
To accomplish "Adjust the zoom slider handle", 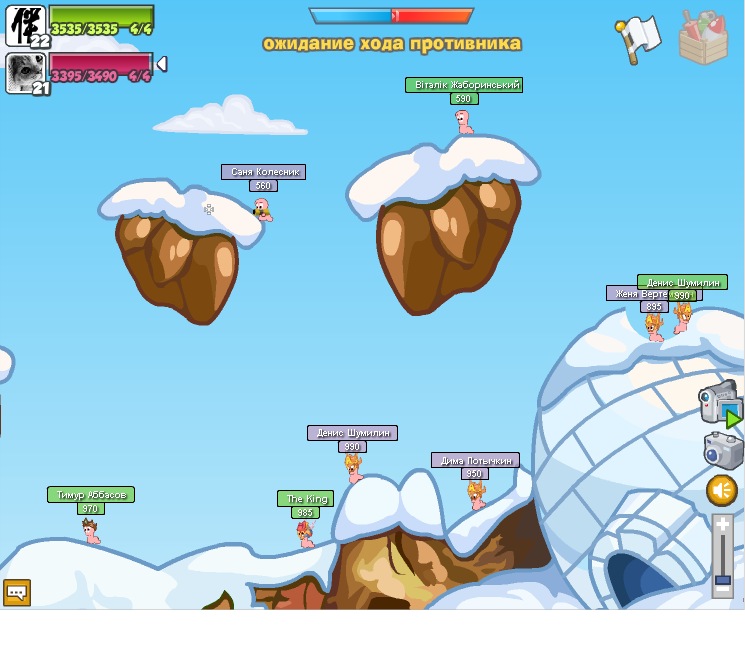I will pos(722,579).
